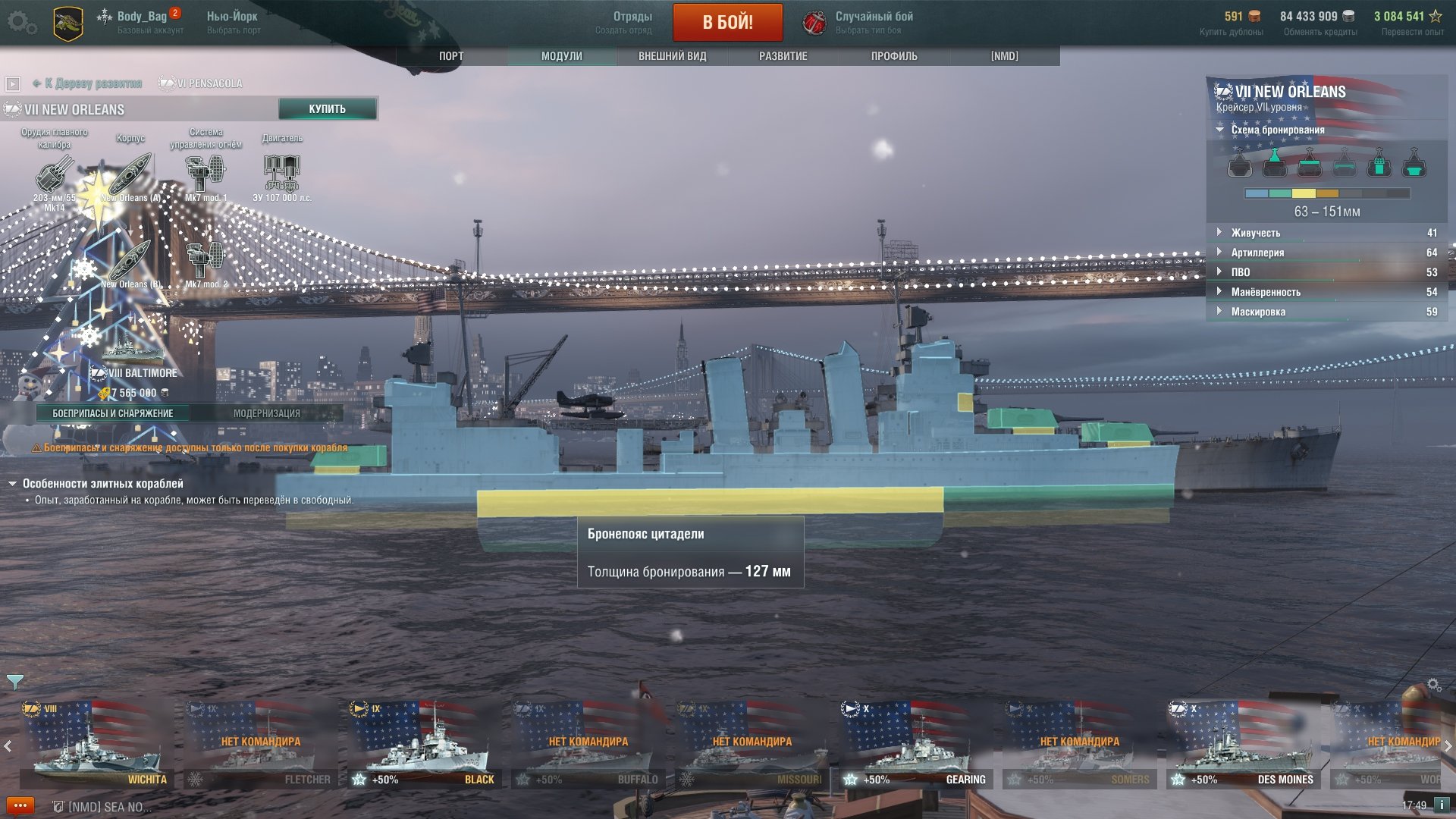Choose the Mk7 mod. 2 fire control module

click(x=206, y=262)
